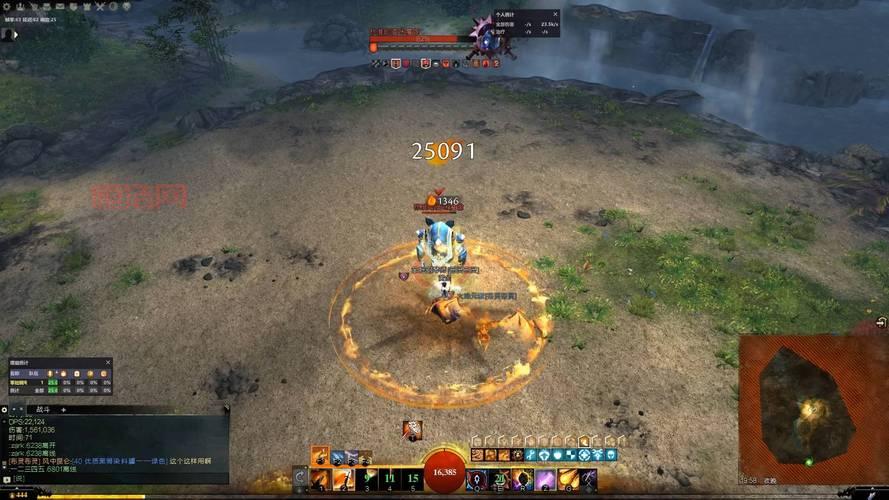Use the first profession skill icon
Screen dimensions: 889x500
321,457
